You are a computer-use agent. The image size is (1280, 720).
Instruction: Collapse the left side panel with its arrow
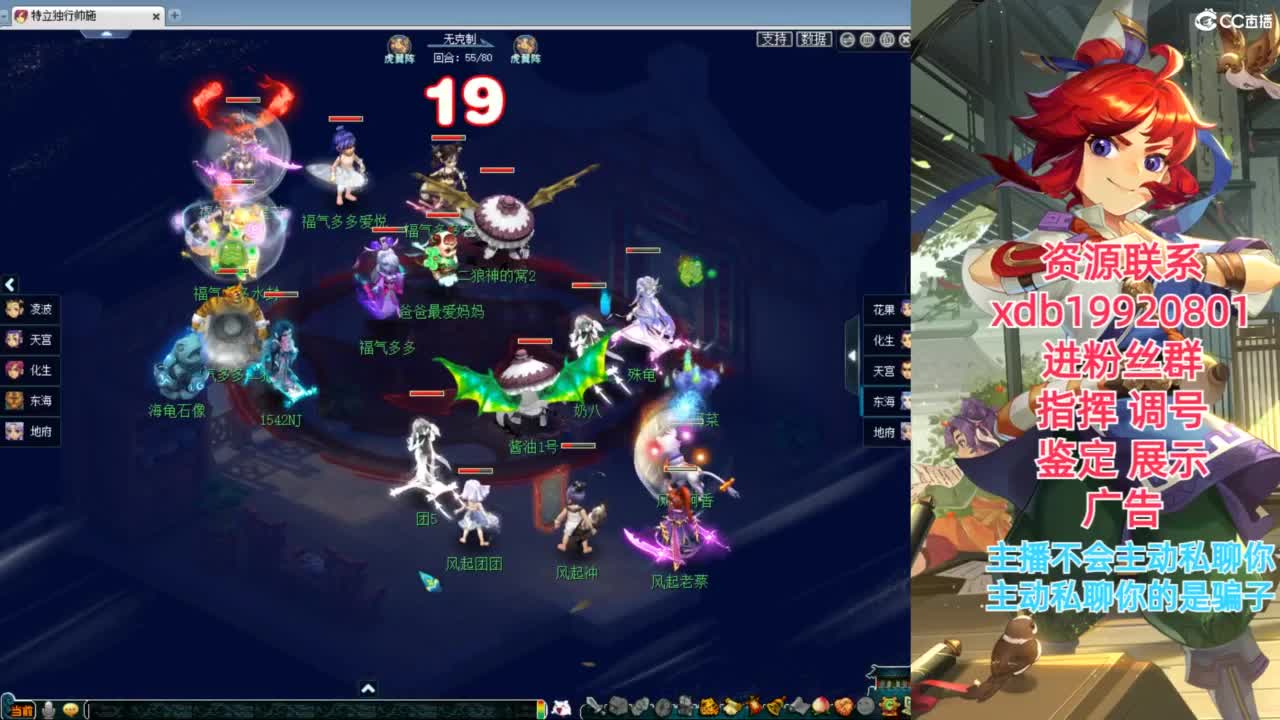pyautogui.click(x=10, y=283)
